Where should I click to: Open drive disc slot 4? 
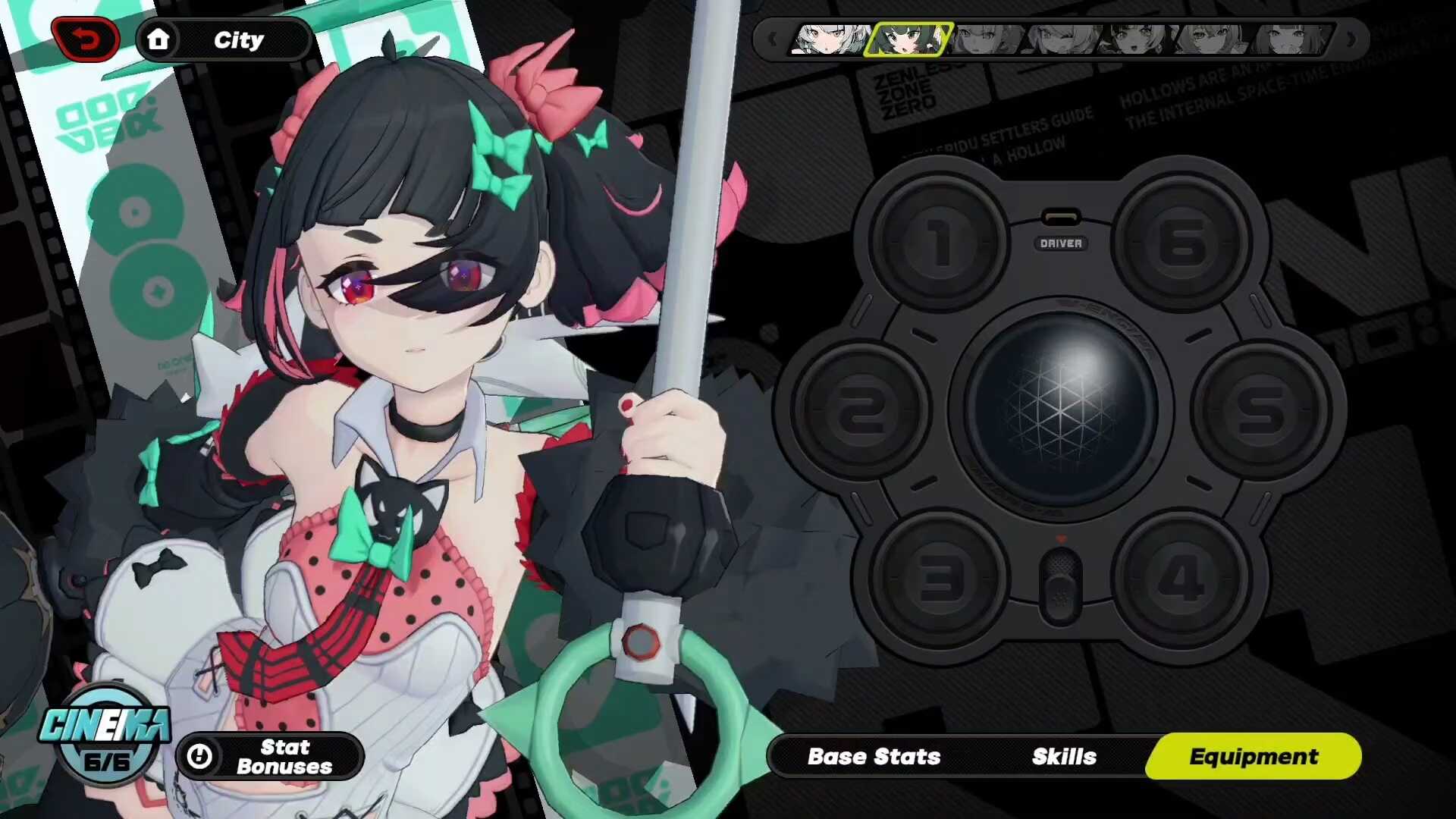coord(1182,579)
